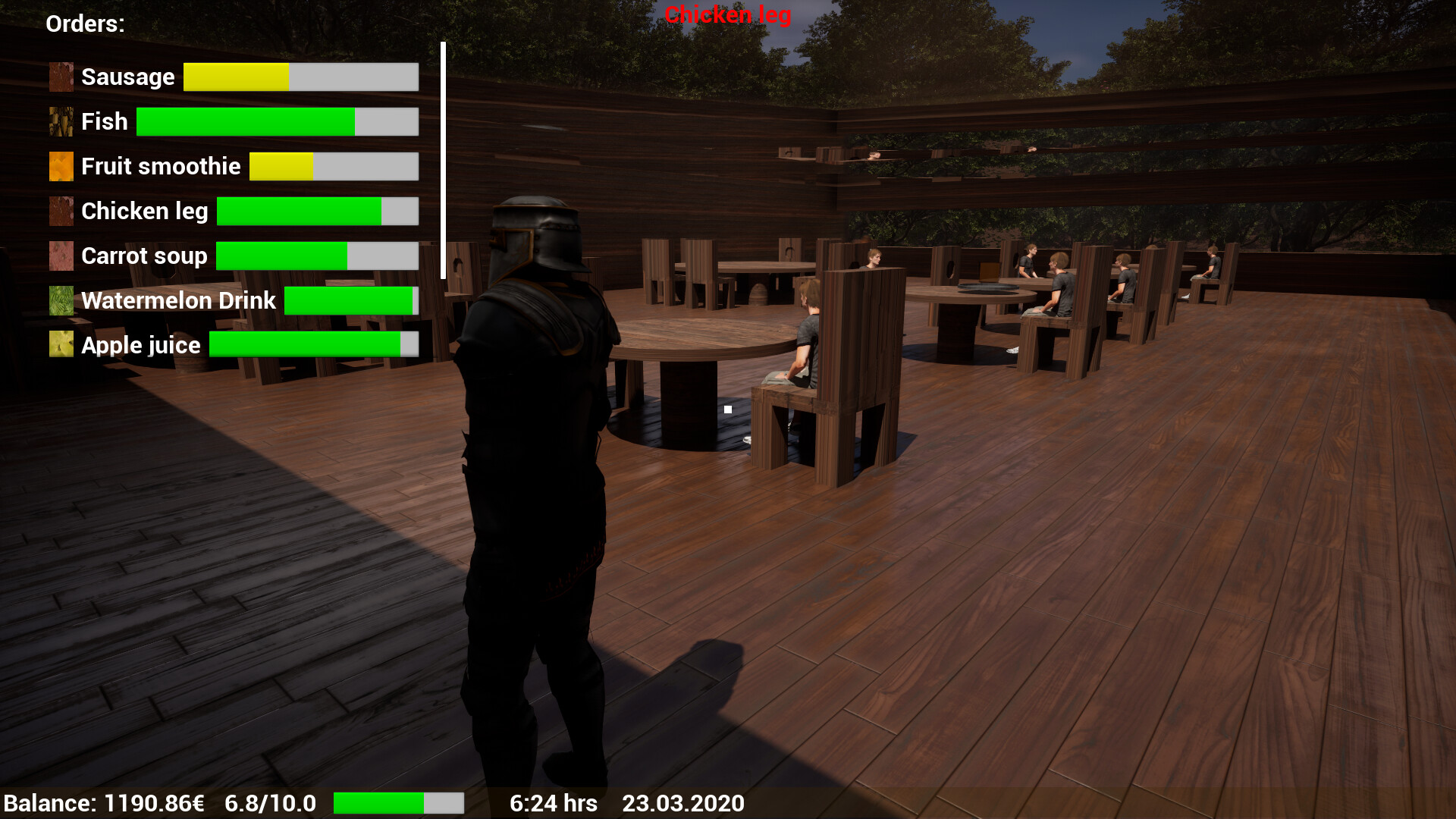Select the Carrot soup icon
The image size is (1456, 819).
point(61,256)
